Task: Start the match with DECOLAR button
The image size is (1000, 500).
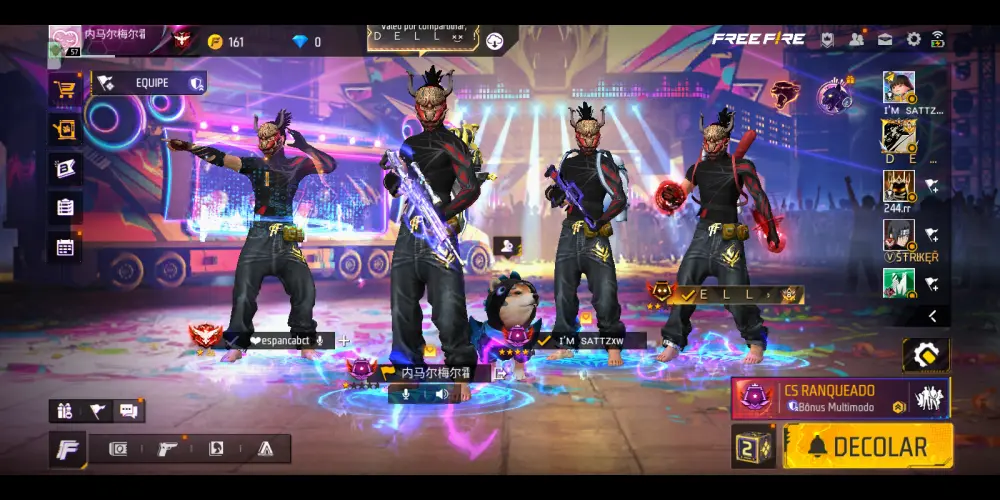Action: tap(868, 446)
